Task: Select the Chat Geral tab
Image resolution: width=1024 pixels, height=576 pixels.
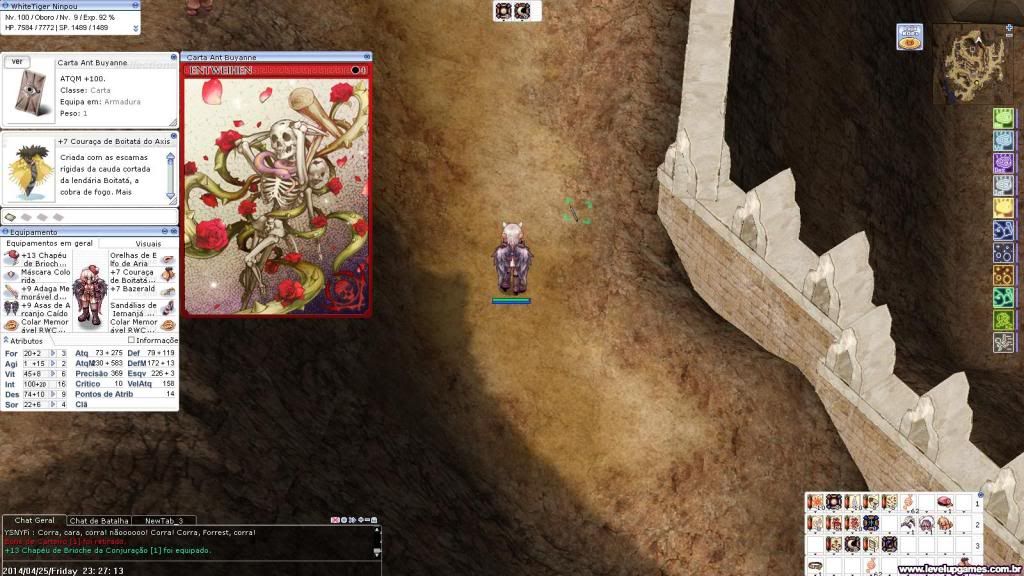Action: (32, 521)
